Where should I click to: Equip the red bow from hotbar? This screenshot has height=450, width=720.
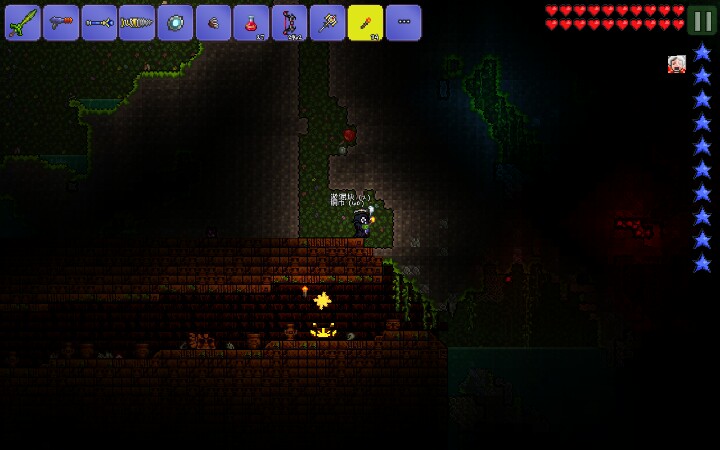click(289, 22)
